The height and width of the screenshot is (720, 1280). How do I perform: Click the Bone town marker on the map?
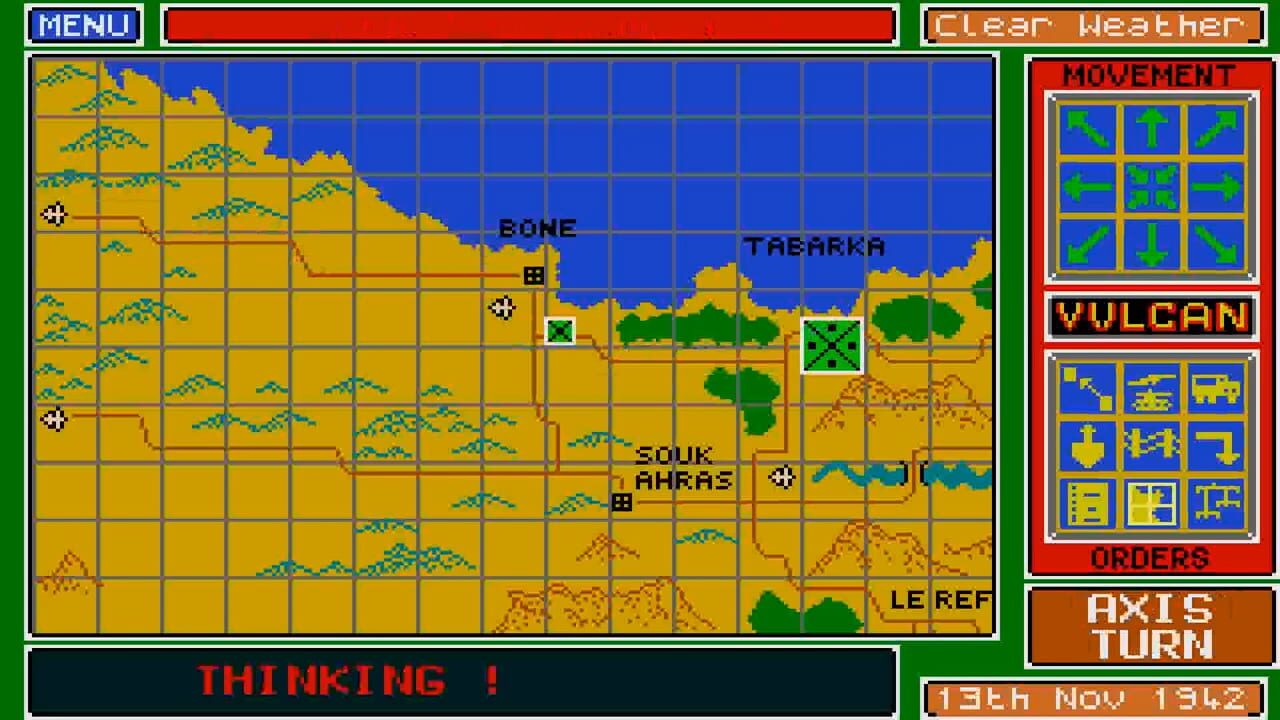coord(533,274)
